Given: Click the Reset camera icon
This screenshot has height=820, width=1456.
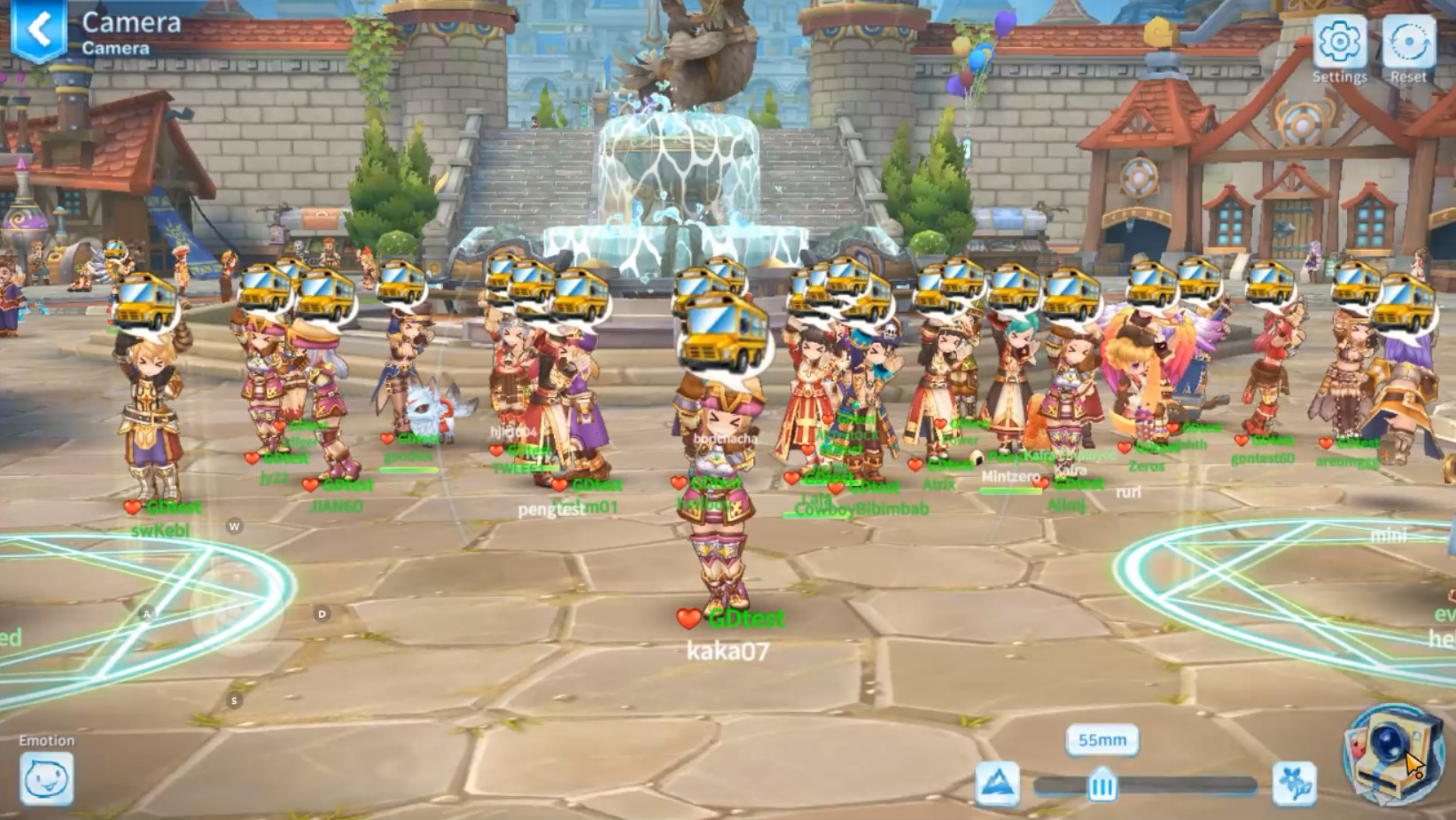Looking at the screenshot, I should point(1409,41).
